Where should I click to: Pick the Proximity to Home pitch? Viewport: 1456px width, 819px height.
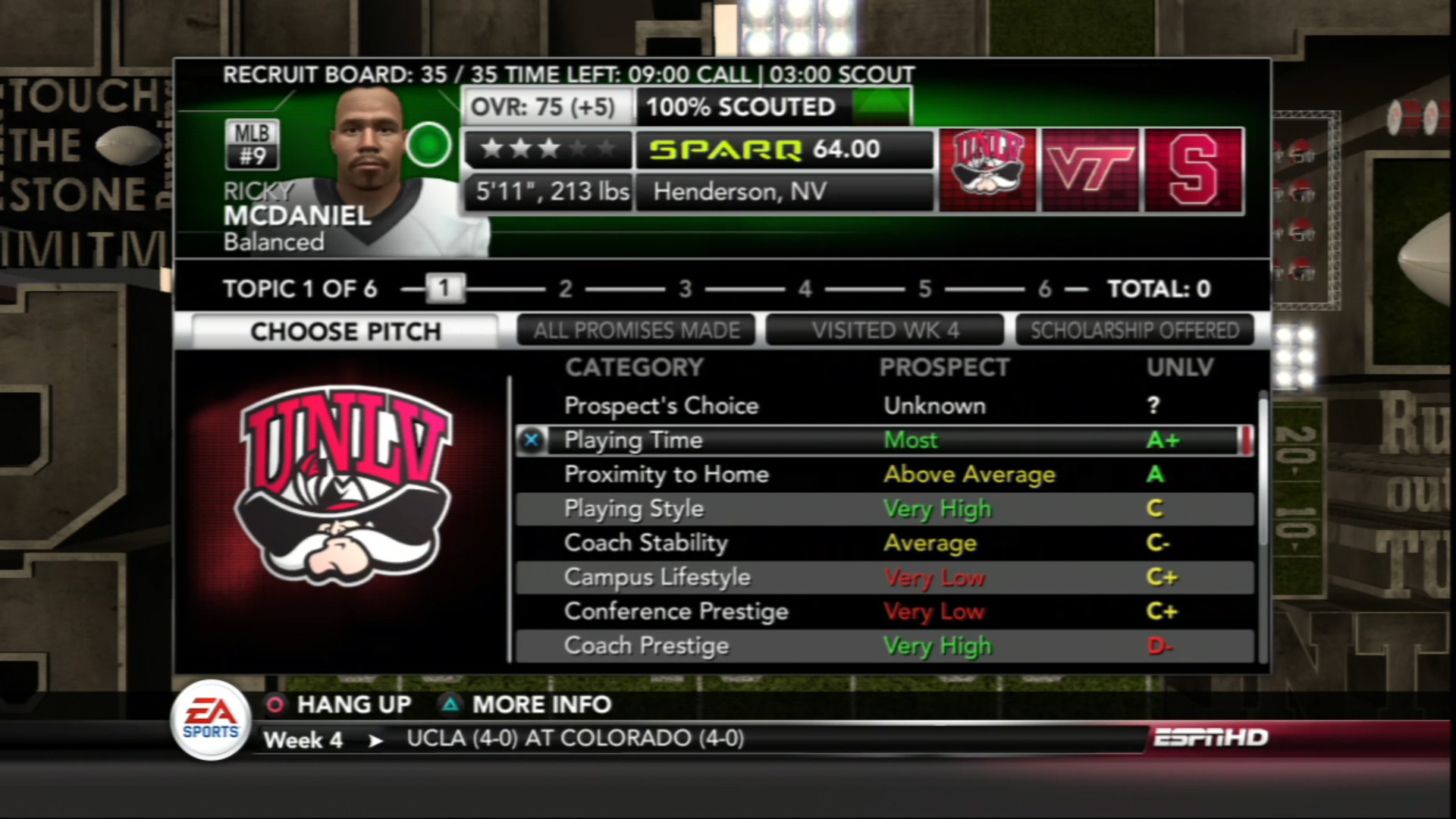click(x=883, y=475)
